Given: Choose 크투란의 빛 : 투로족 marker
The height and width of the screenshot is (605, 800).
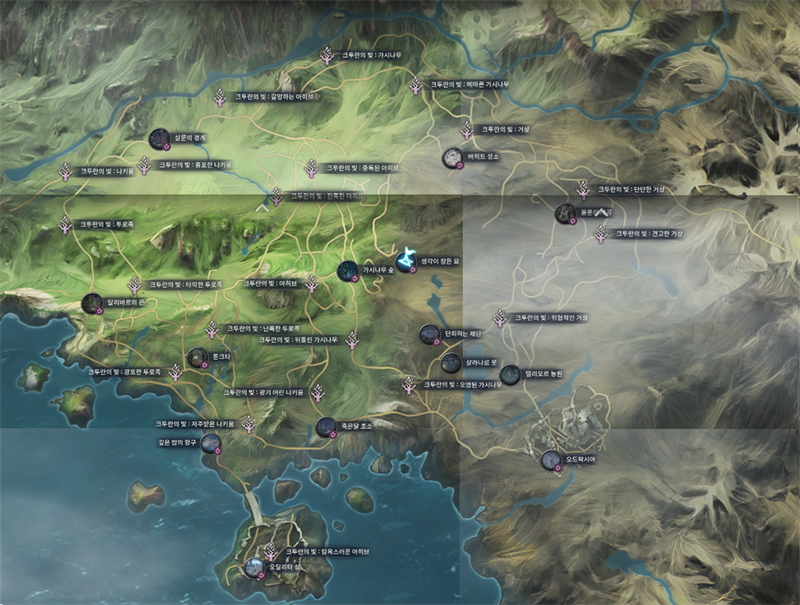Looking at the screenshot, I should [x=66, y=225].
